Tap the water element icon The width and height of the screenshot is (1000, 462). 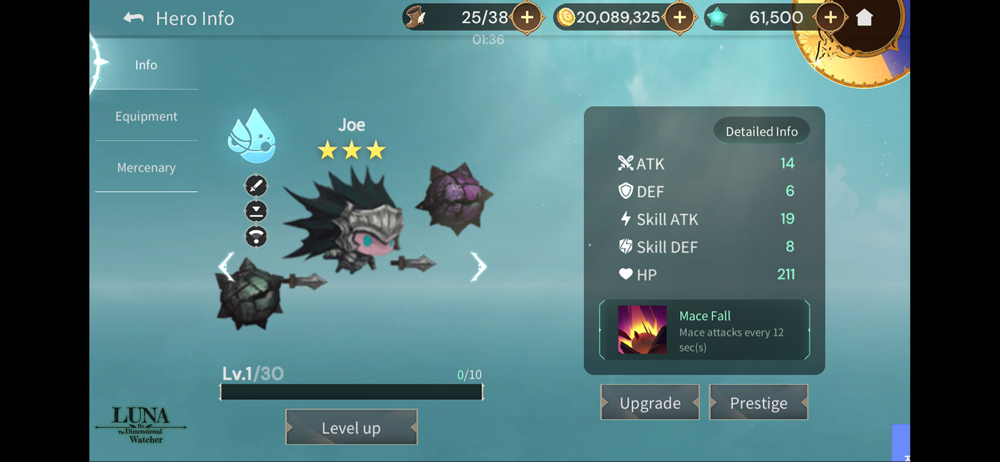click(x=251, y=137)
